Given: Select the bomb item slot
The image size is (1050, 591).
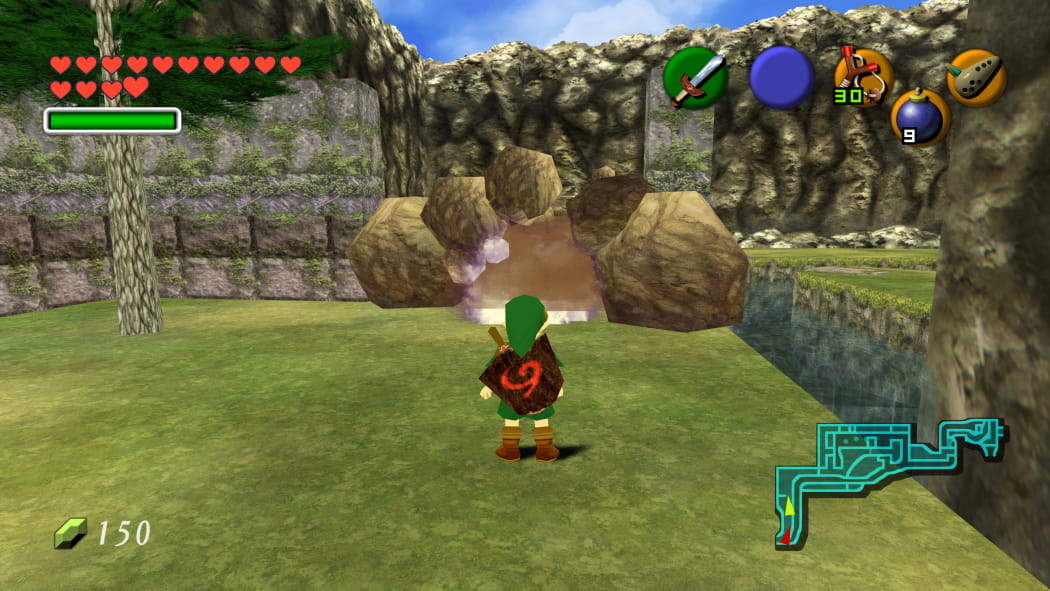Looking at the screenshot, I should [x=920, y=117].
